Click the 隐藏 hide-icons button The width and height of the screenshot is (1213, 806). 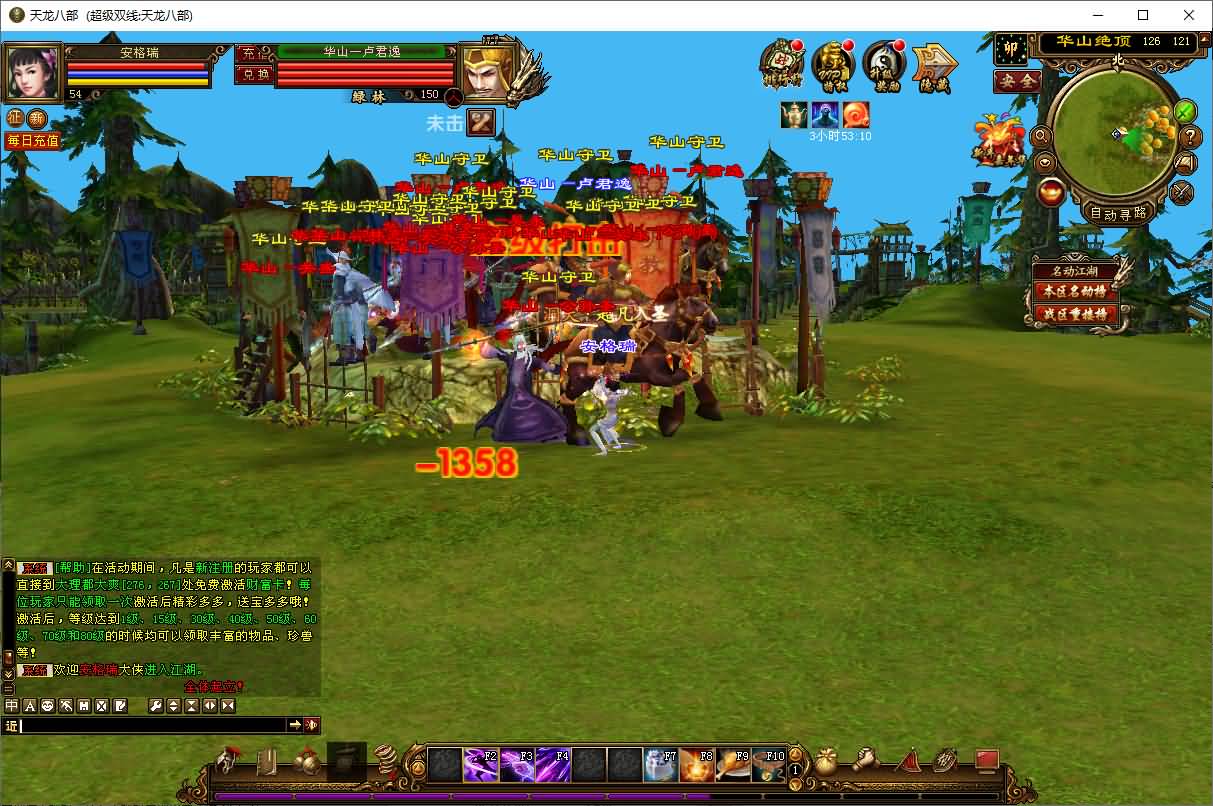(x=934, y=64)
